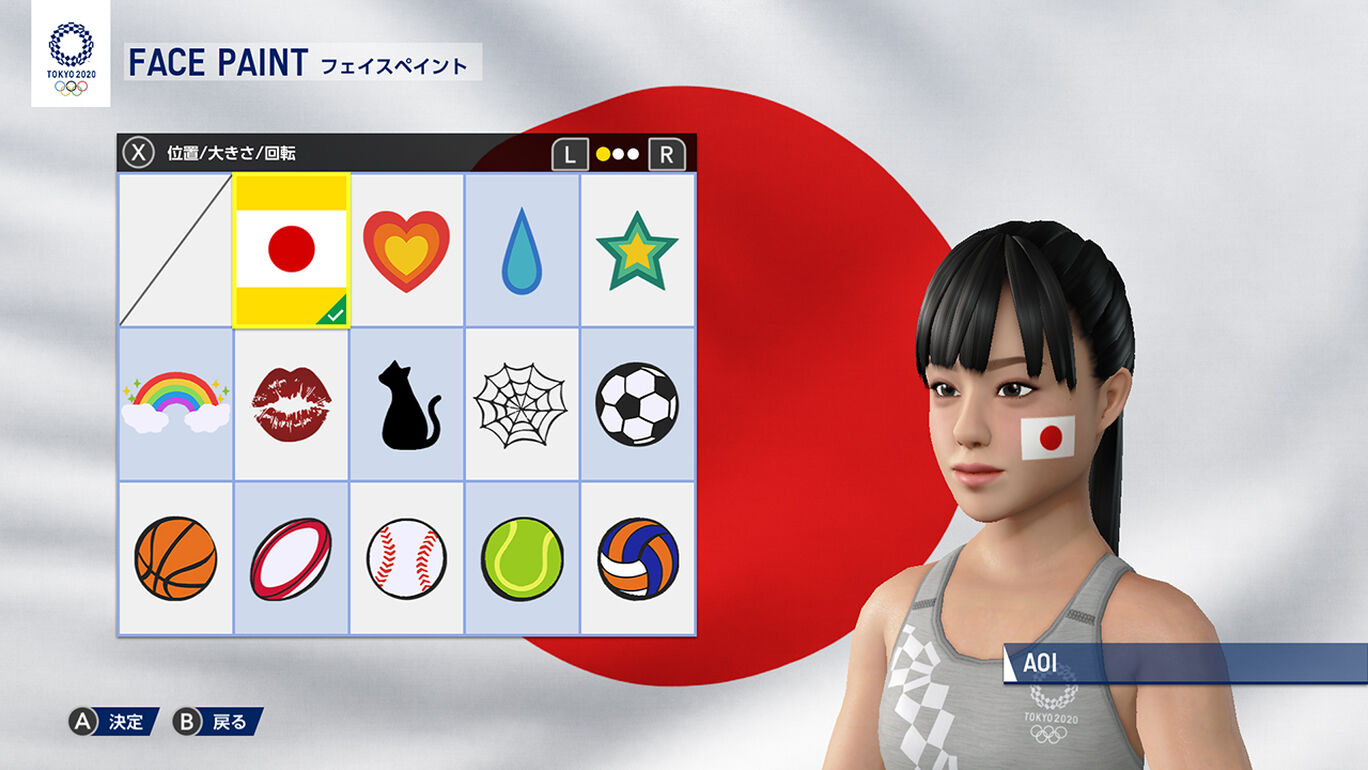Choose the orange basketball design

coord(175,558)
